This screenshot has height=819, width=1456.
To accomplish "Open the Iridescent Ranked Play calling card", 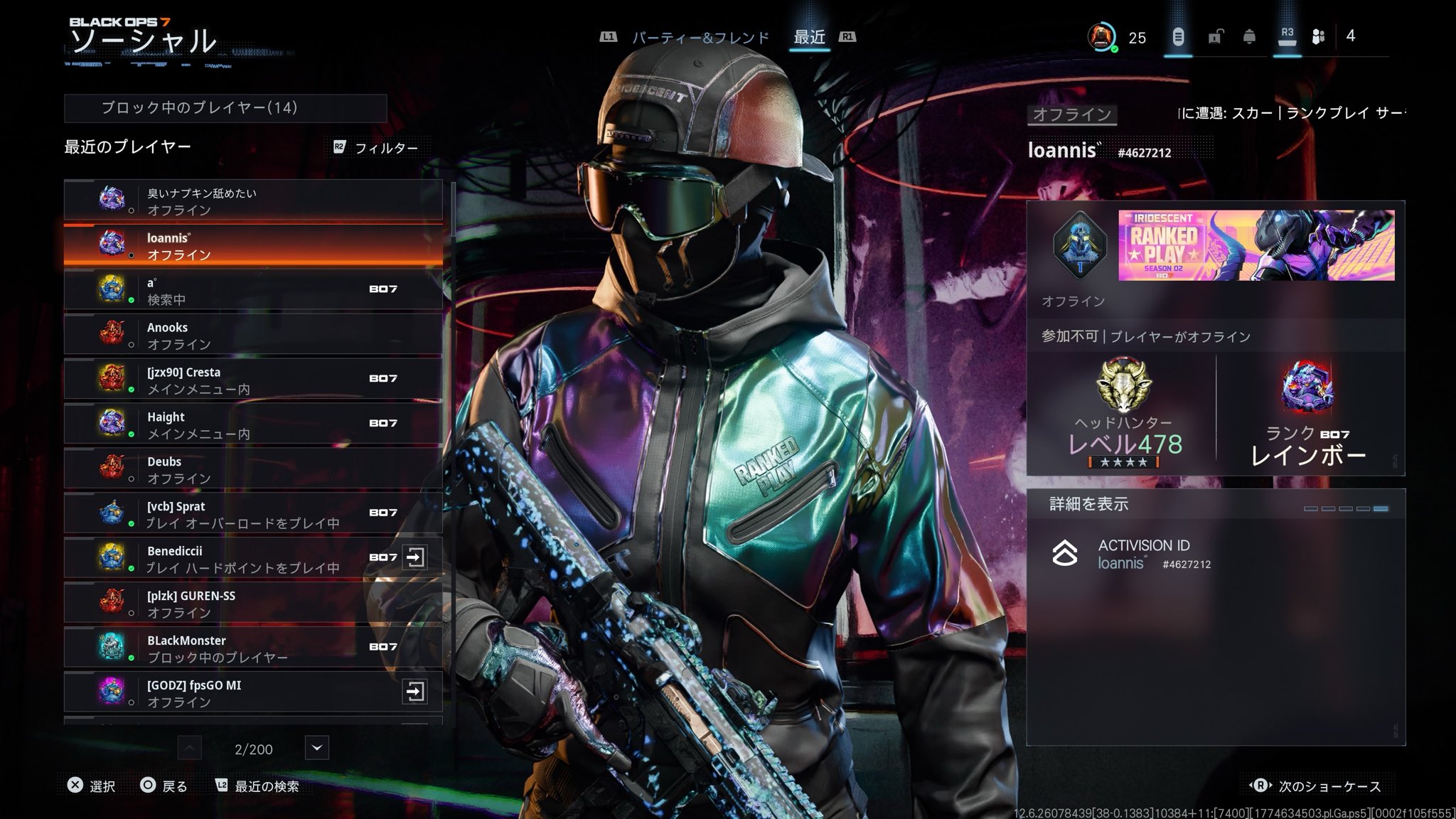I will click(x=1256, y=245).
